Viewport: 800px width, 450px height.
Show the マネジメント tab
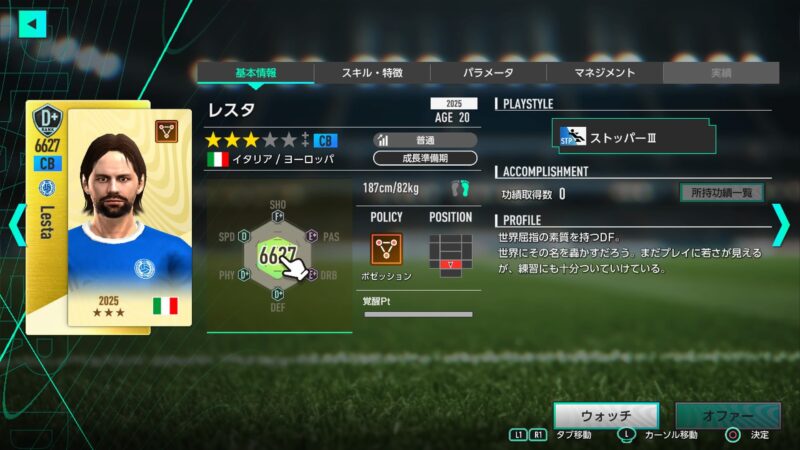point(604,73)
